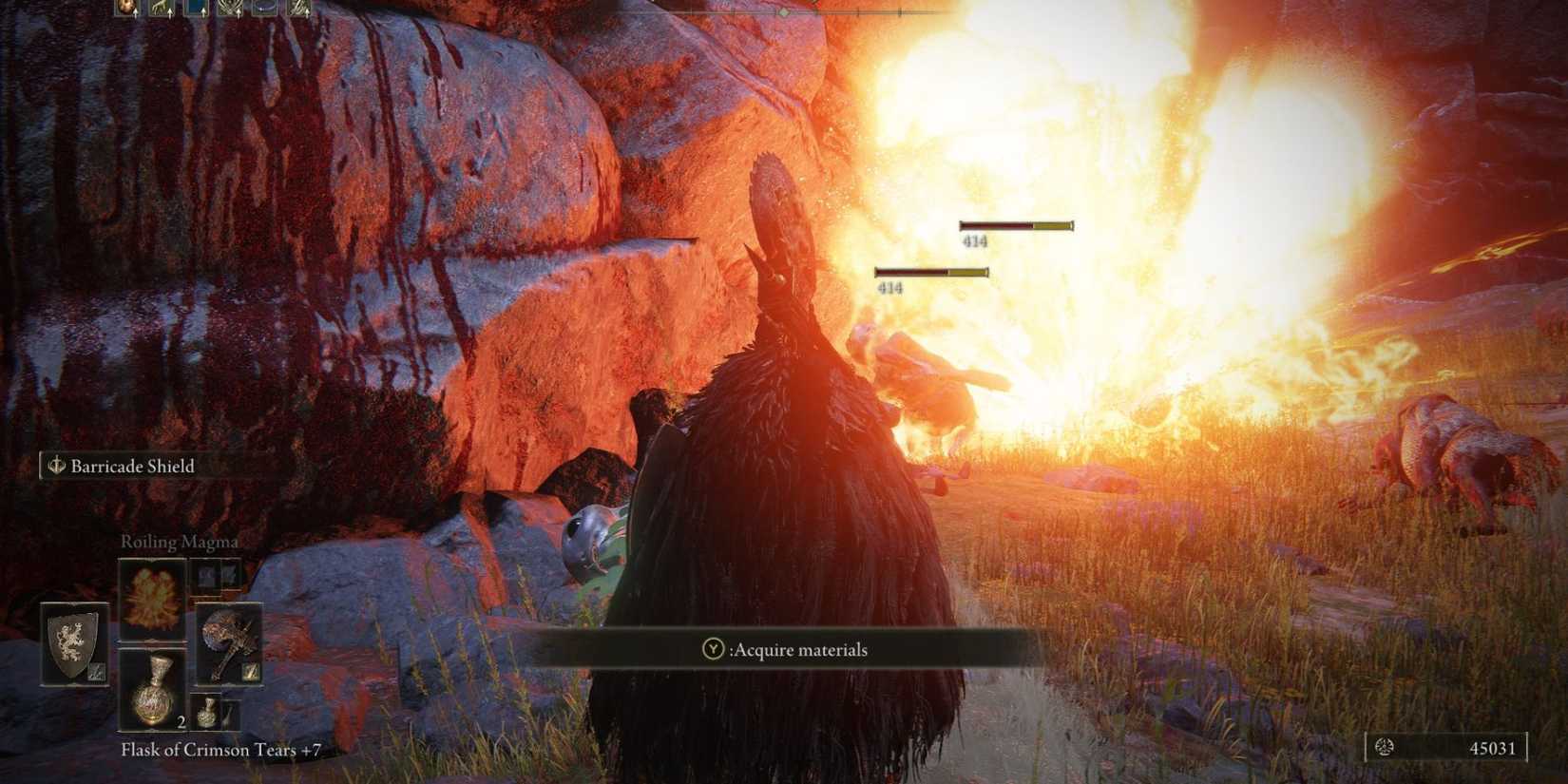Click the silver ring buff icon
Image resolution: width=1568 pixels, height=784 pixels.
263,8
